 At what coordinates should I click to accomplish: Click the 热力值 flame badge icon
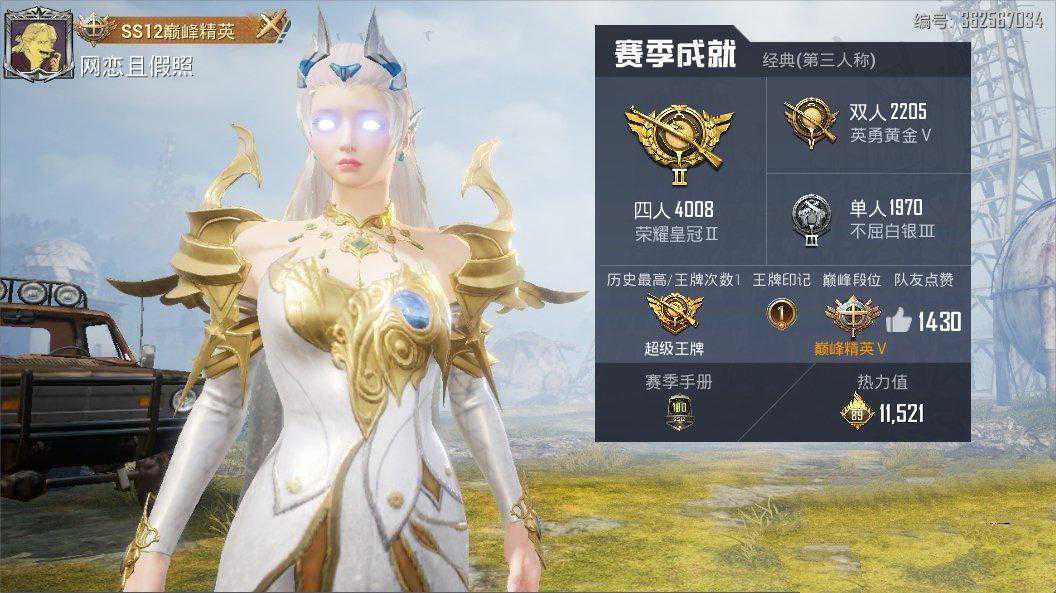pyautogui.click(x=856, y=411)
